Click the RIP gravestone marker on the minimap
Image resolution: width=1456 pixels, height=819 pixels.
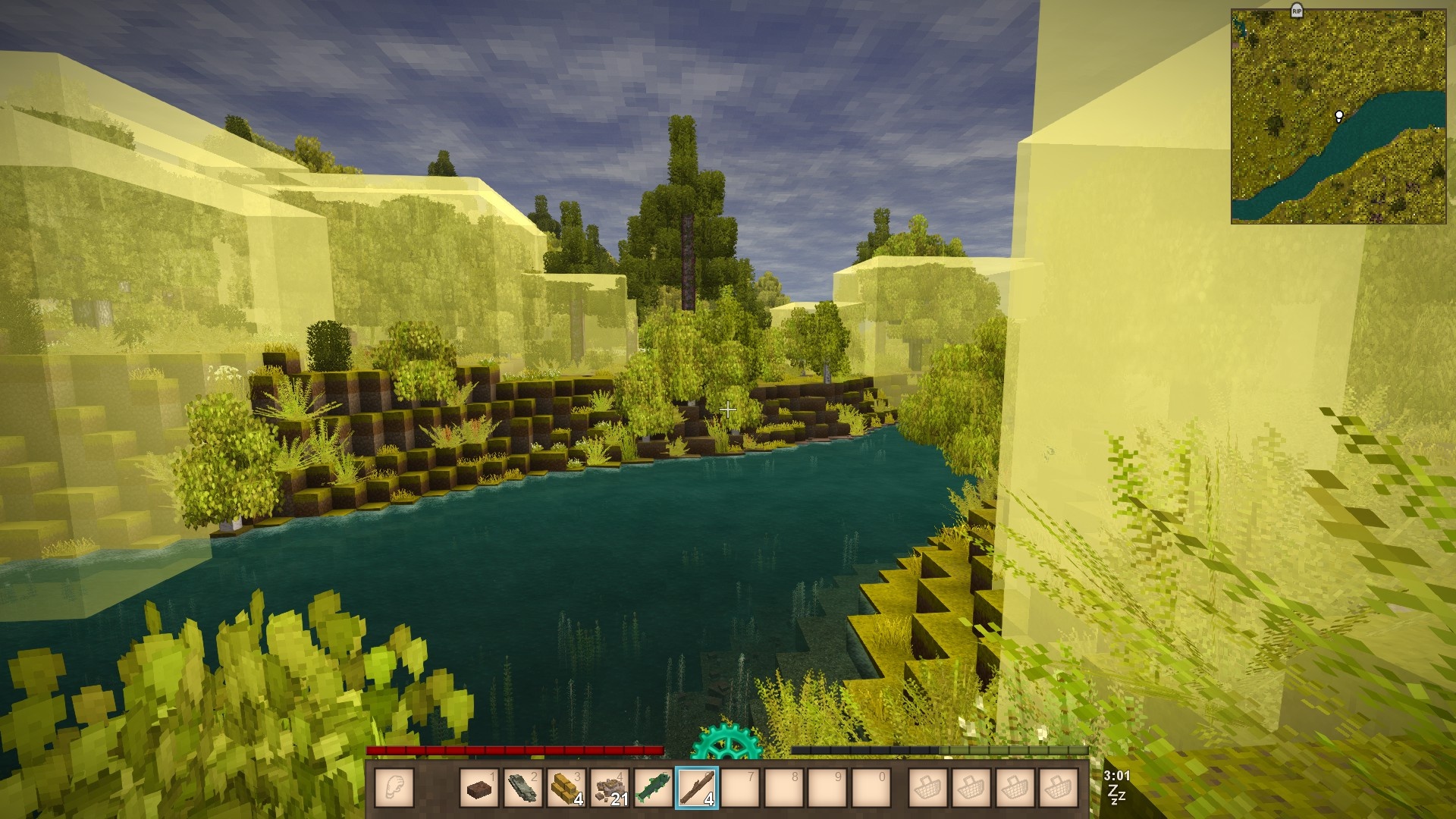1296,9
